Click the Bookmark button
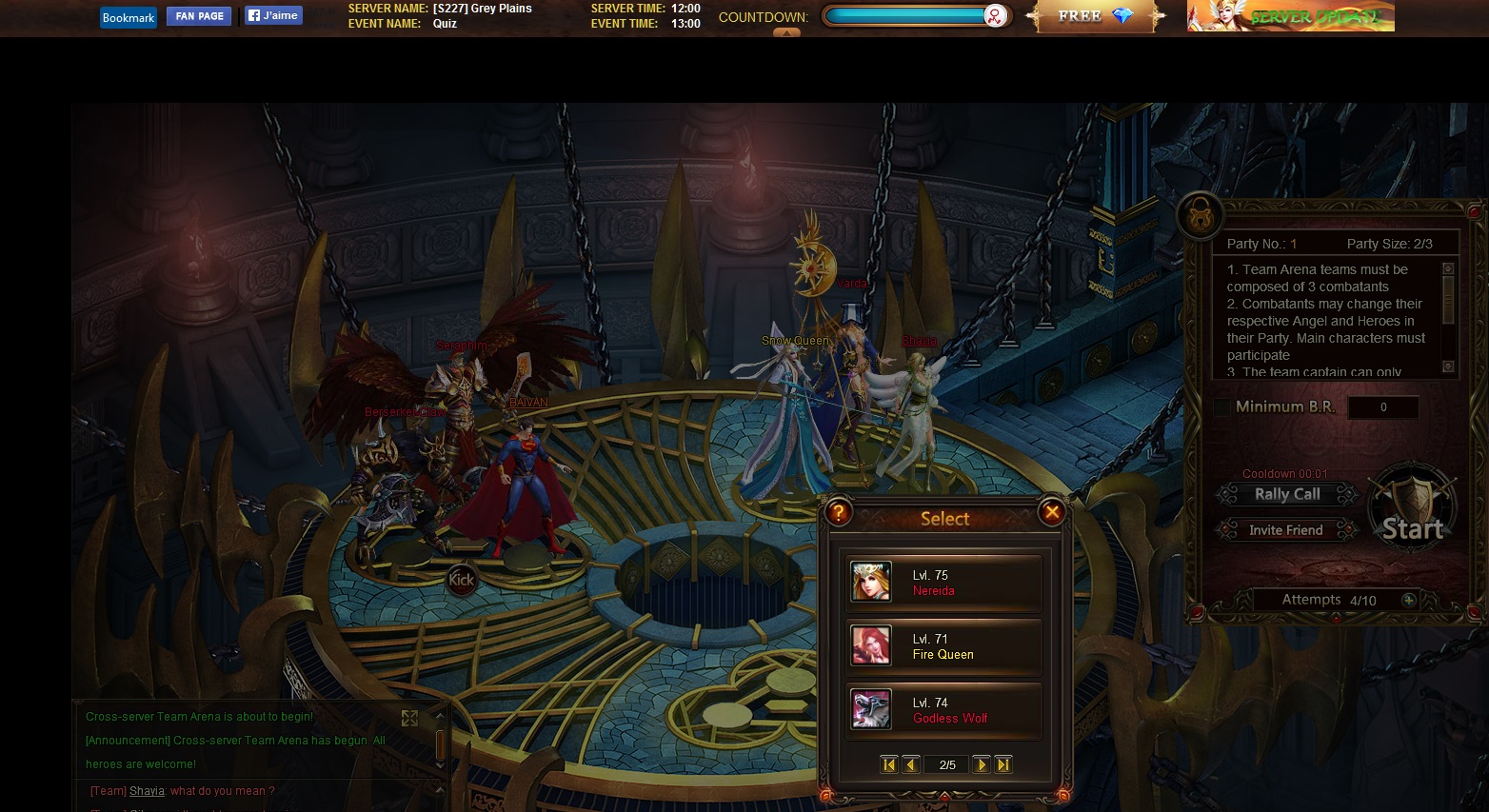The height and width of the screenshot is (812, 1489). pos(129,17)
